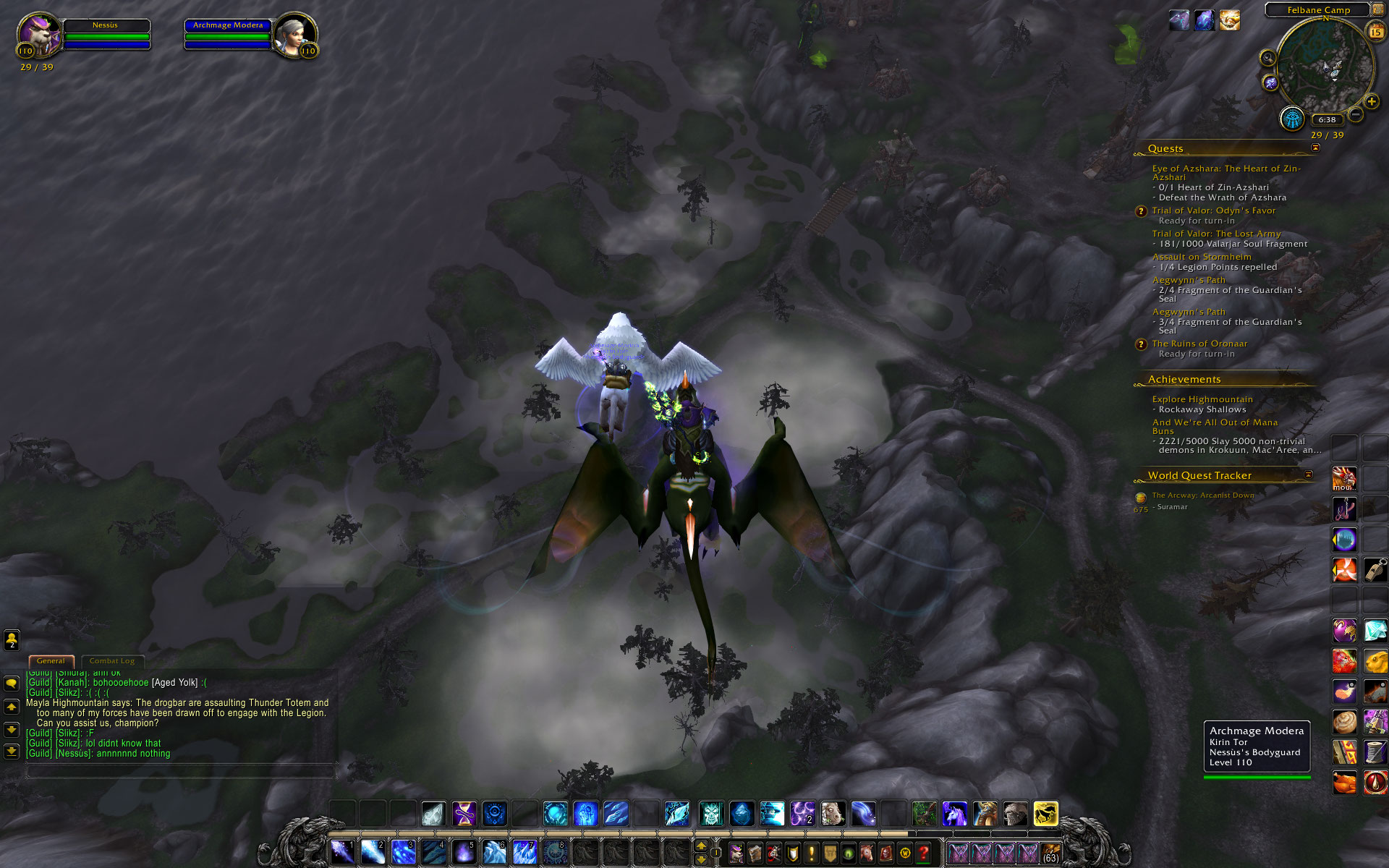The width and height of the screenshot is (1389, 868).
Task: Open quest Trial of Valor: Odyn's Favor
Action: tap(1213, 210)
